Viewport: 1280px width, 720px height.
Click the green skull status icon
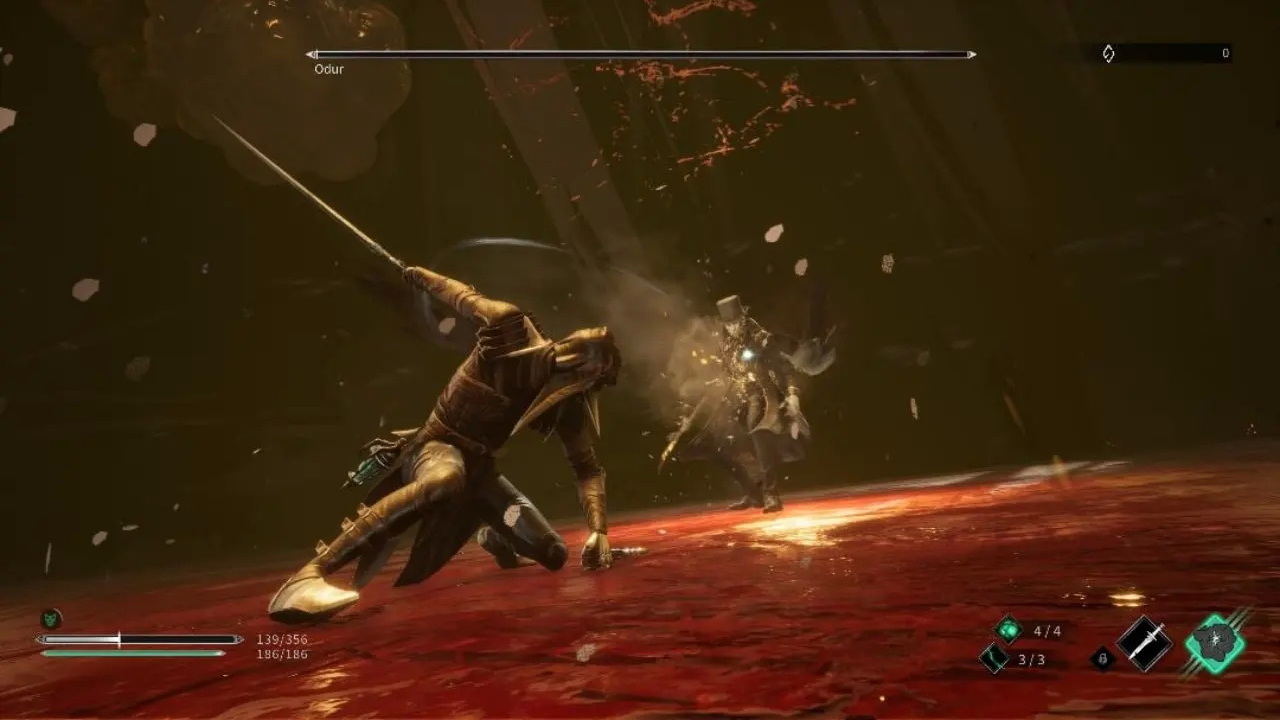pyautogui.click(x=50, y=618)
